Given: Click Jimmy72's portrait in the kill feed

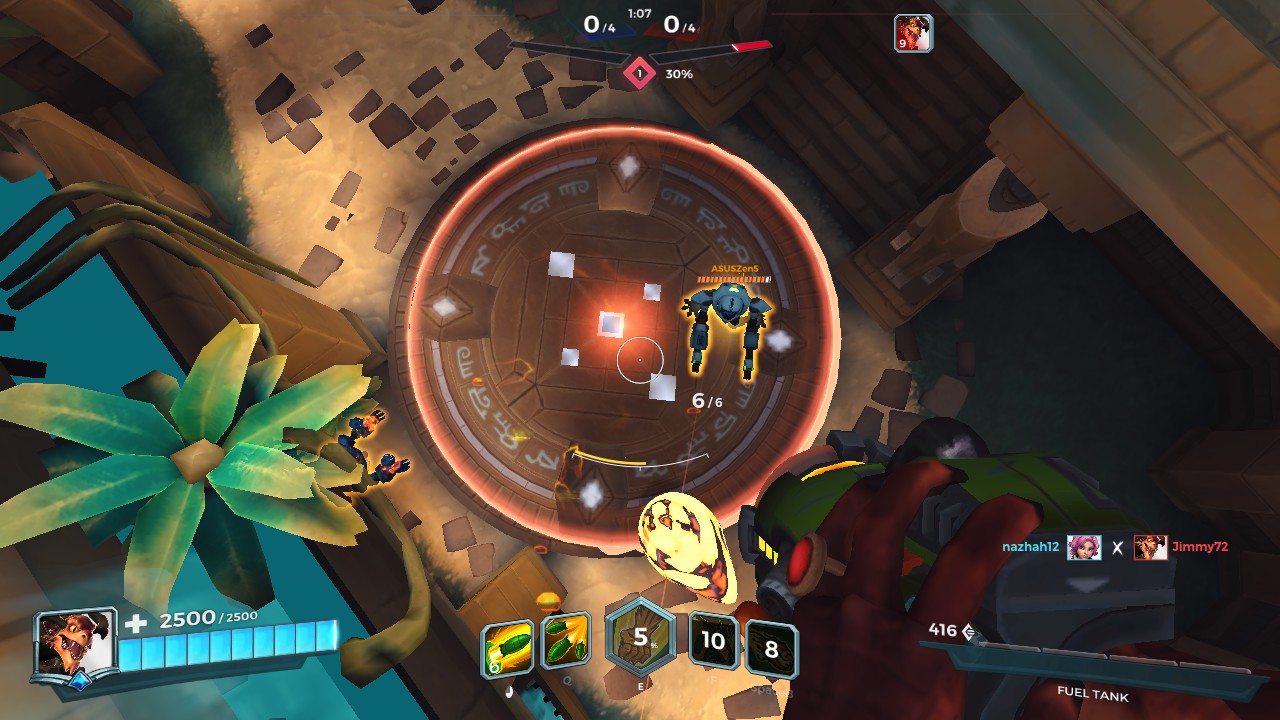Looking at the screenshot, I should coord(1151,547).
